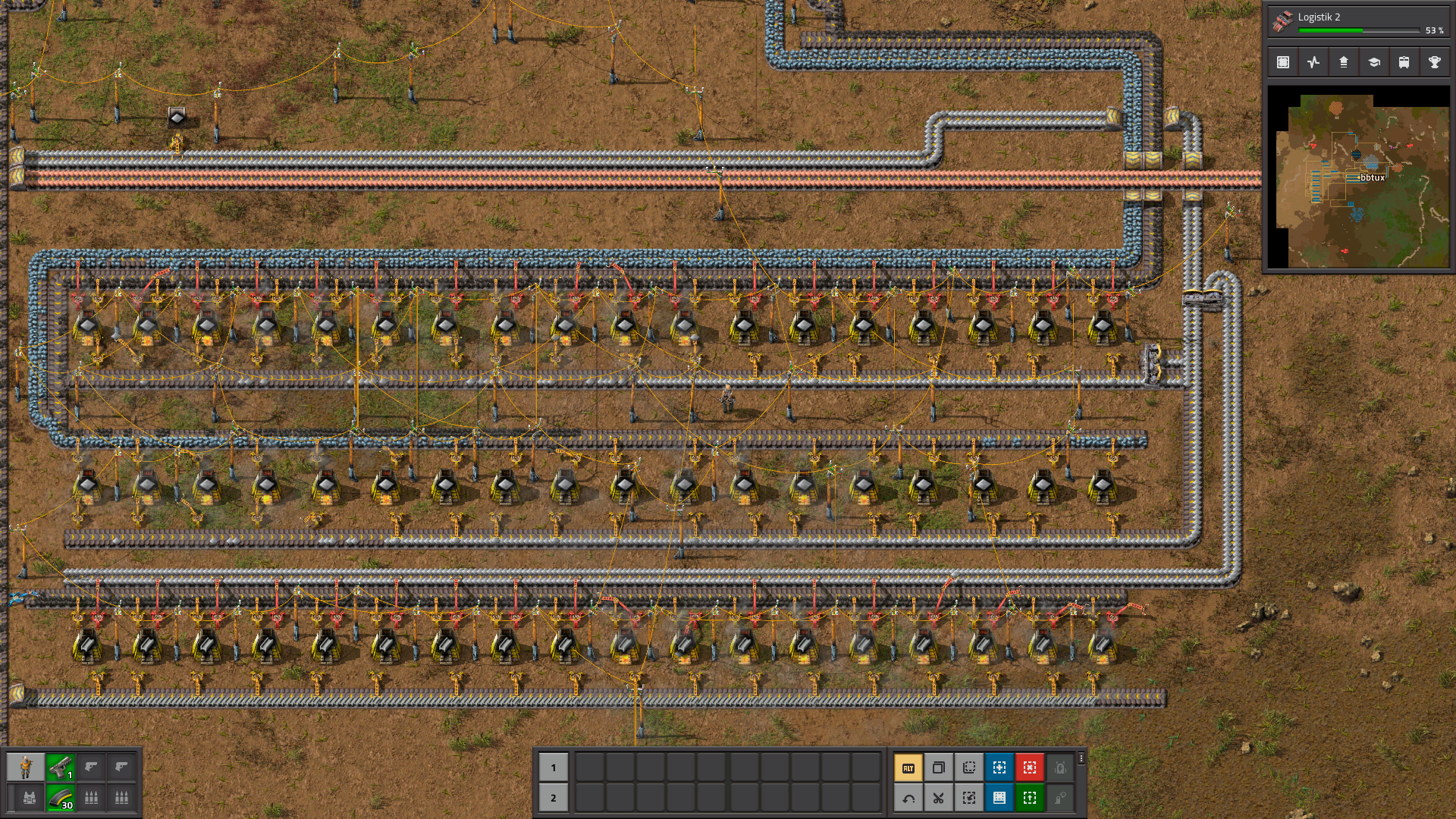The width and height of the screenshot is (1456, 819).
Task: Open the blue blueprint book button
Action: click(999, 798)
